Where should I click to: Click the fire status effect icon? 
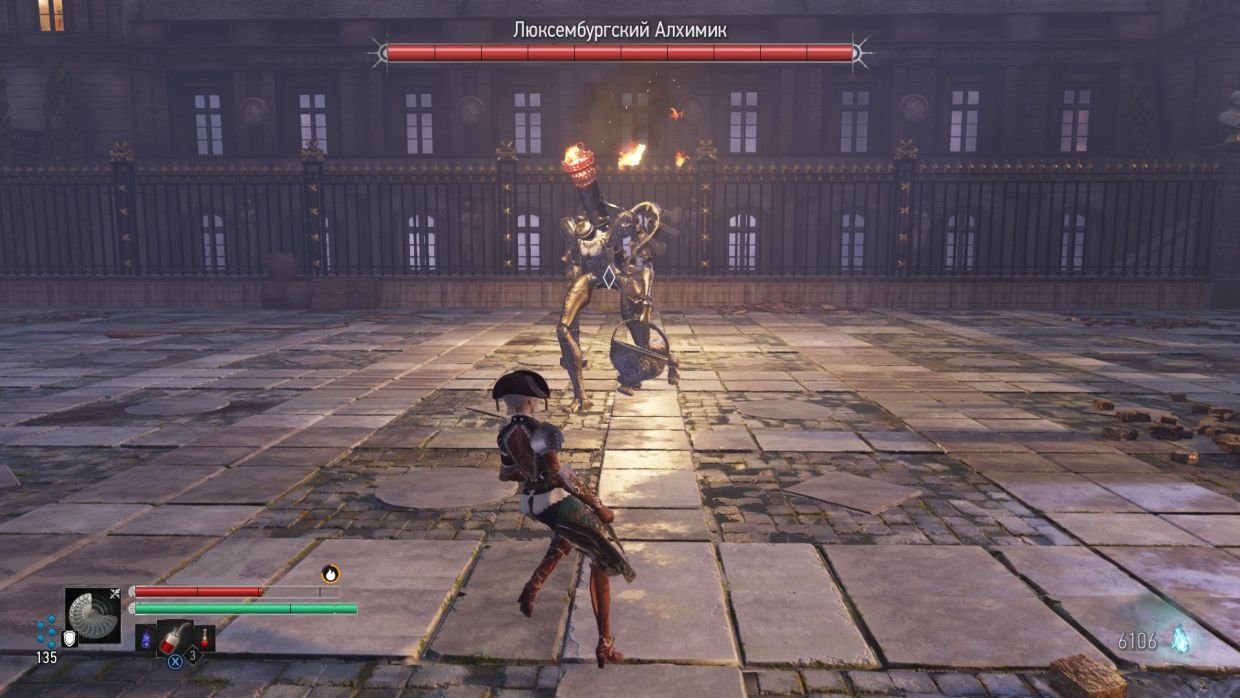330,573
